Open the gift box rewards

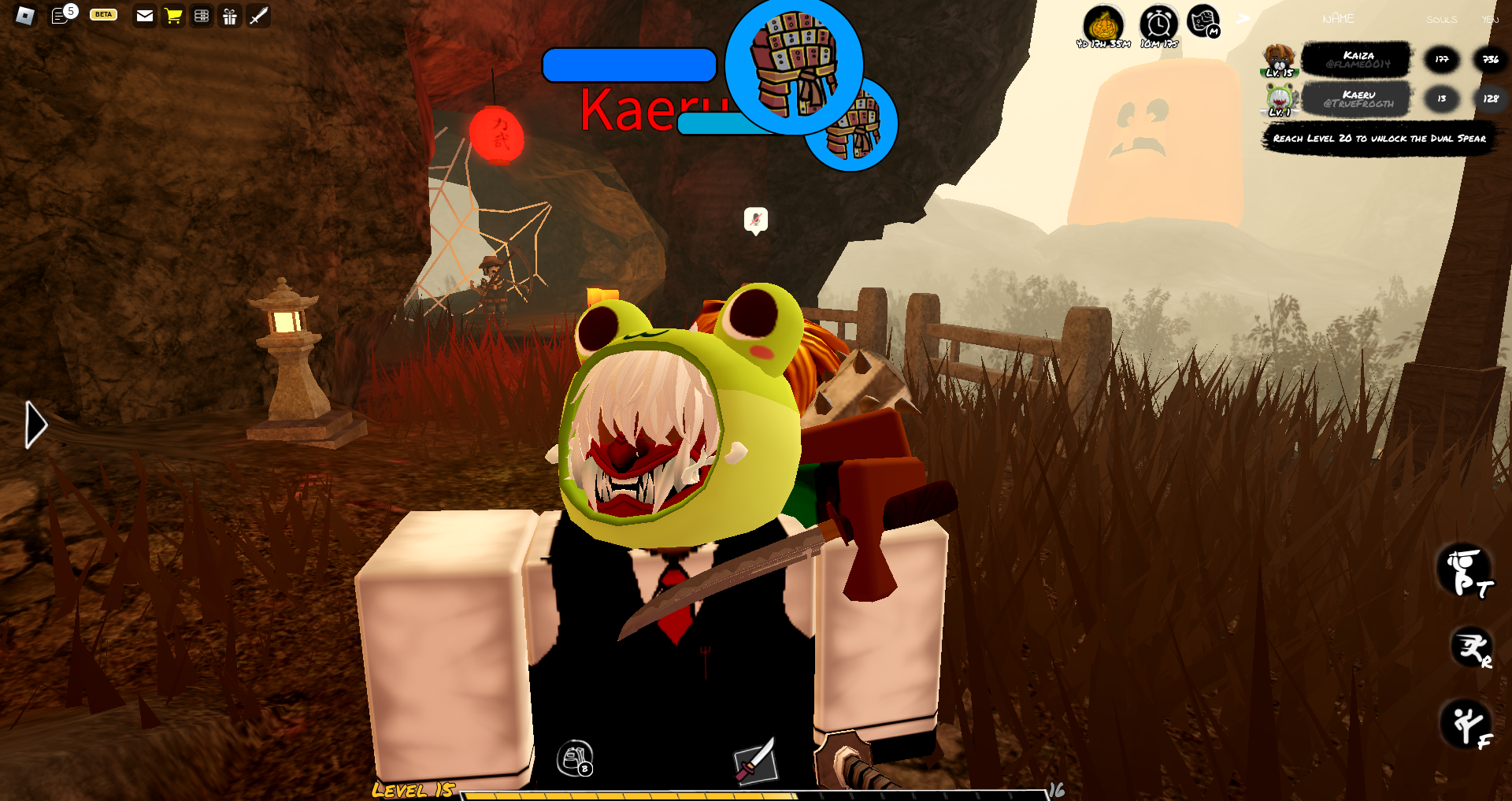pos(230,16)
